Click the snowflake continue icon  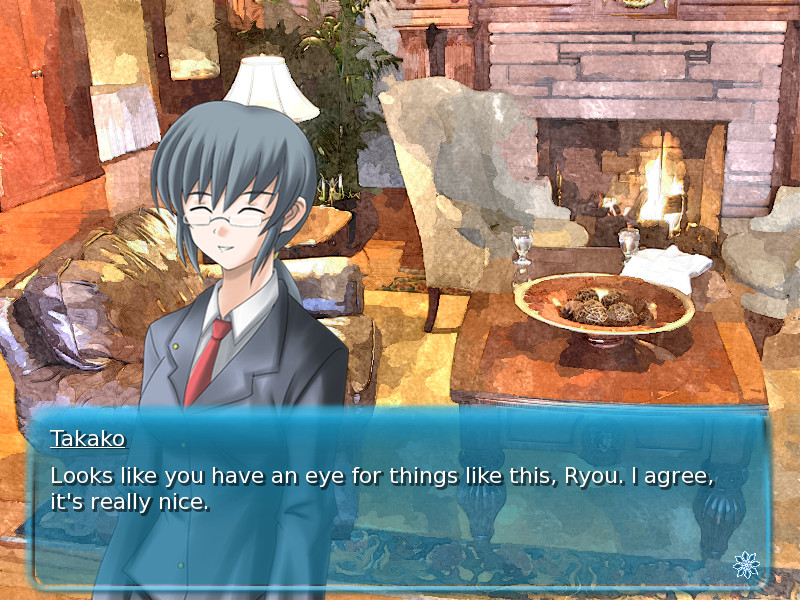(745, 565)
